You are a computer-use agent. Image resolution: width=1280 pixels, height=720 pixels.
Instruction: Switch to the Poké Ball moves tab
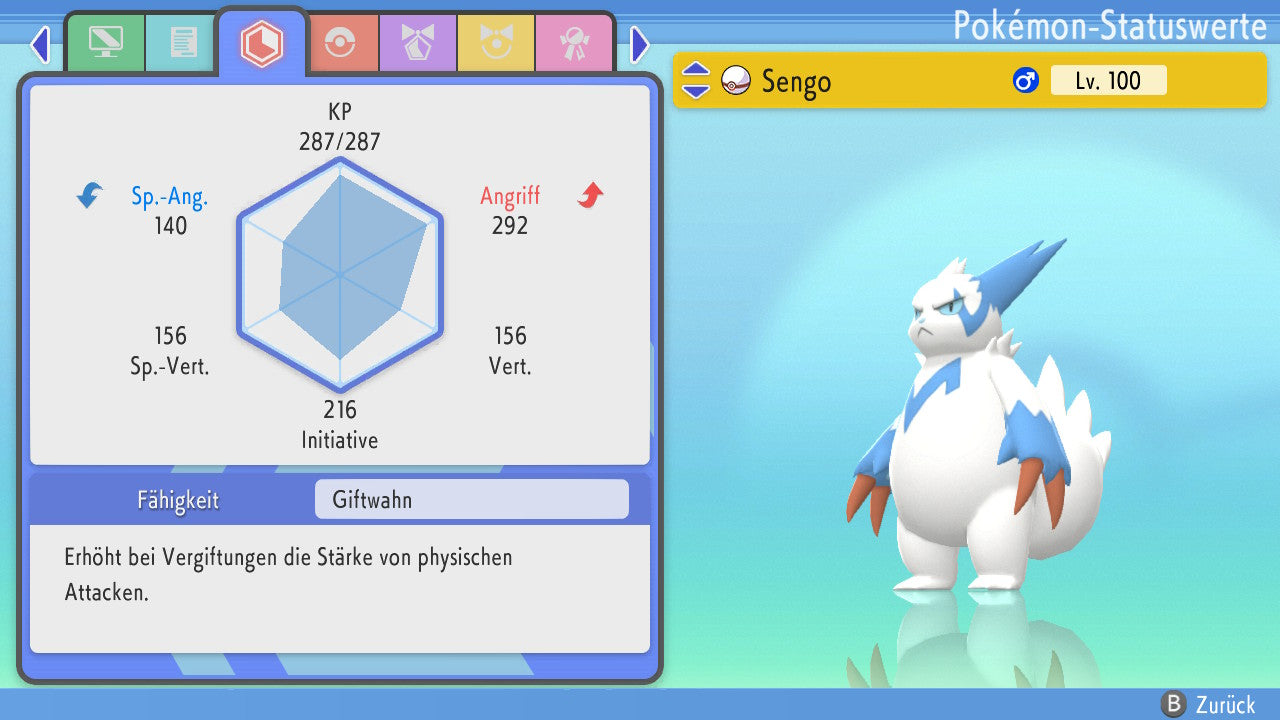(x=340, y=42)
